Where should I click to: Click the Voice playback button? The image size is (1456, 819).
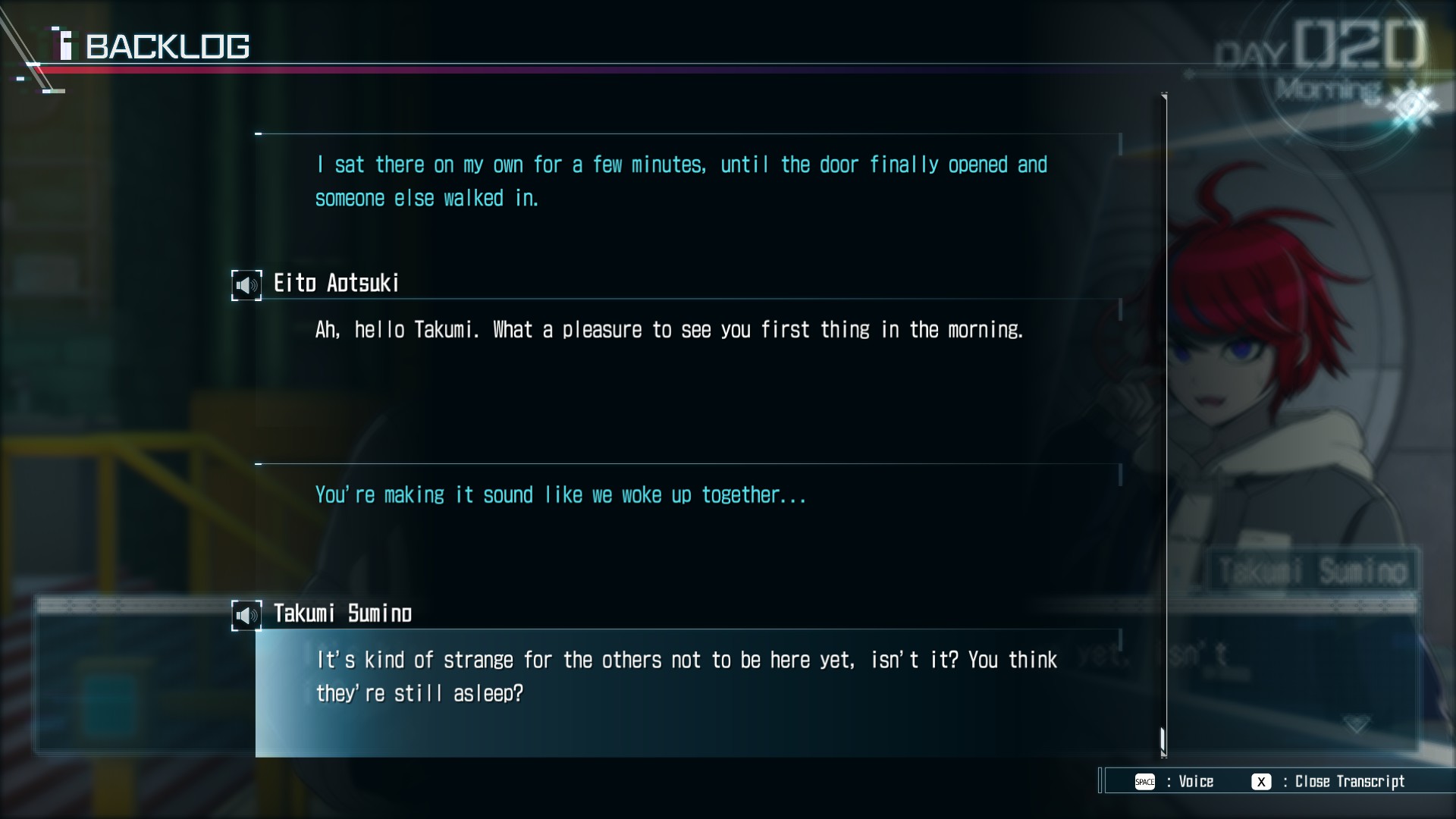click(1144, 782)
